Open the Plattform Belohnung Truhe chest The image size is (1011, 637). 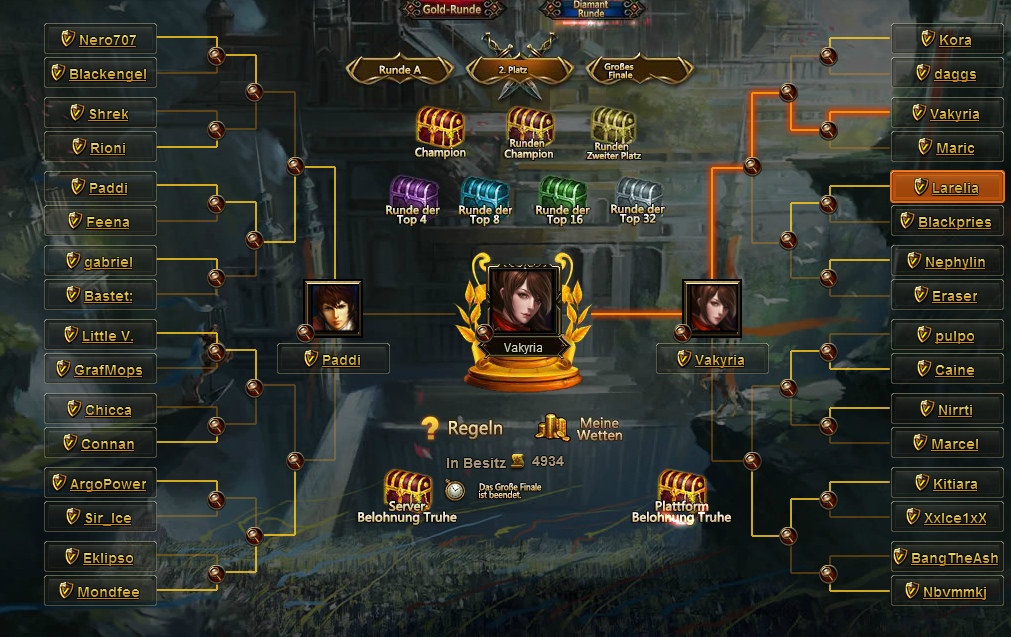tap(681, 492)
